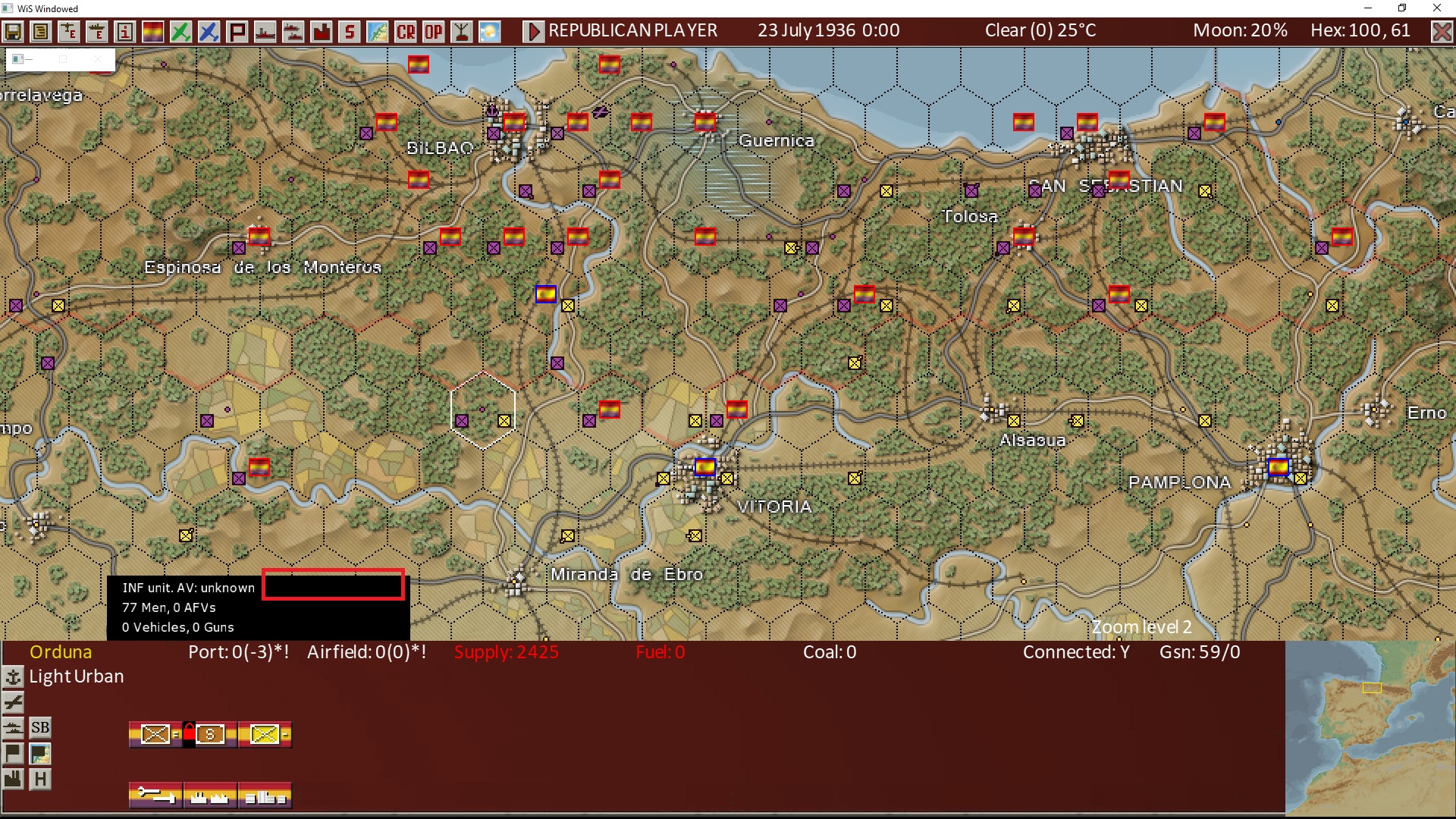Click the world map globe icon

[378, 32]
